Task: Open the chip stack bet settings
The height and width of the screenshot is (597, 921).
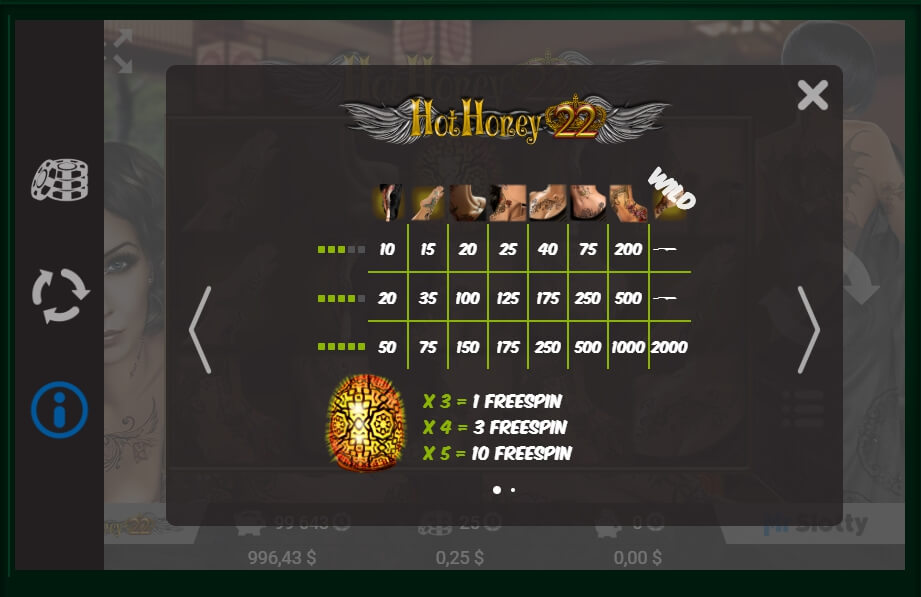Action: [x=60, y=180]
